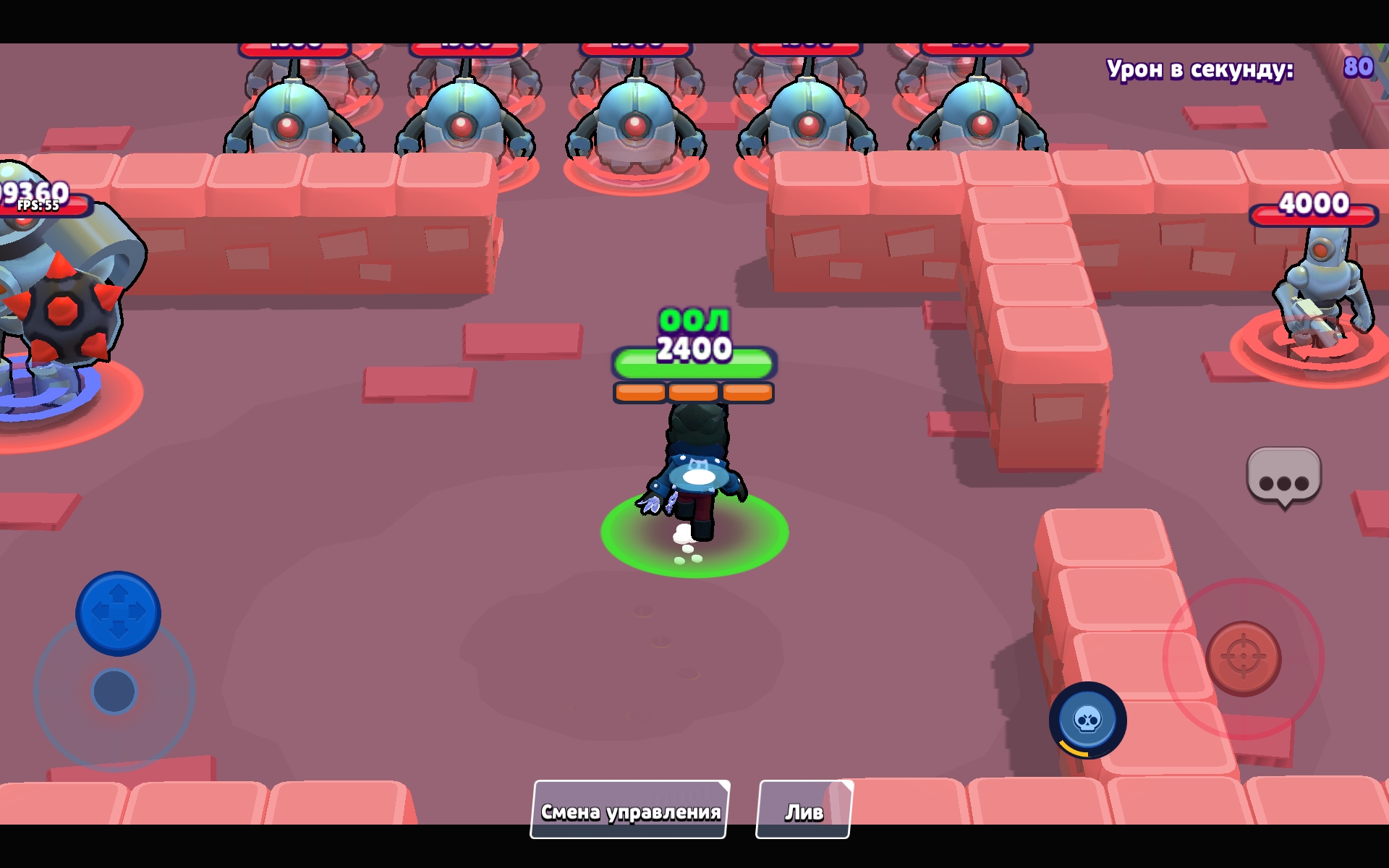Tap the "Смена управления" button
1389x868 pixels.
click(629, 810)
